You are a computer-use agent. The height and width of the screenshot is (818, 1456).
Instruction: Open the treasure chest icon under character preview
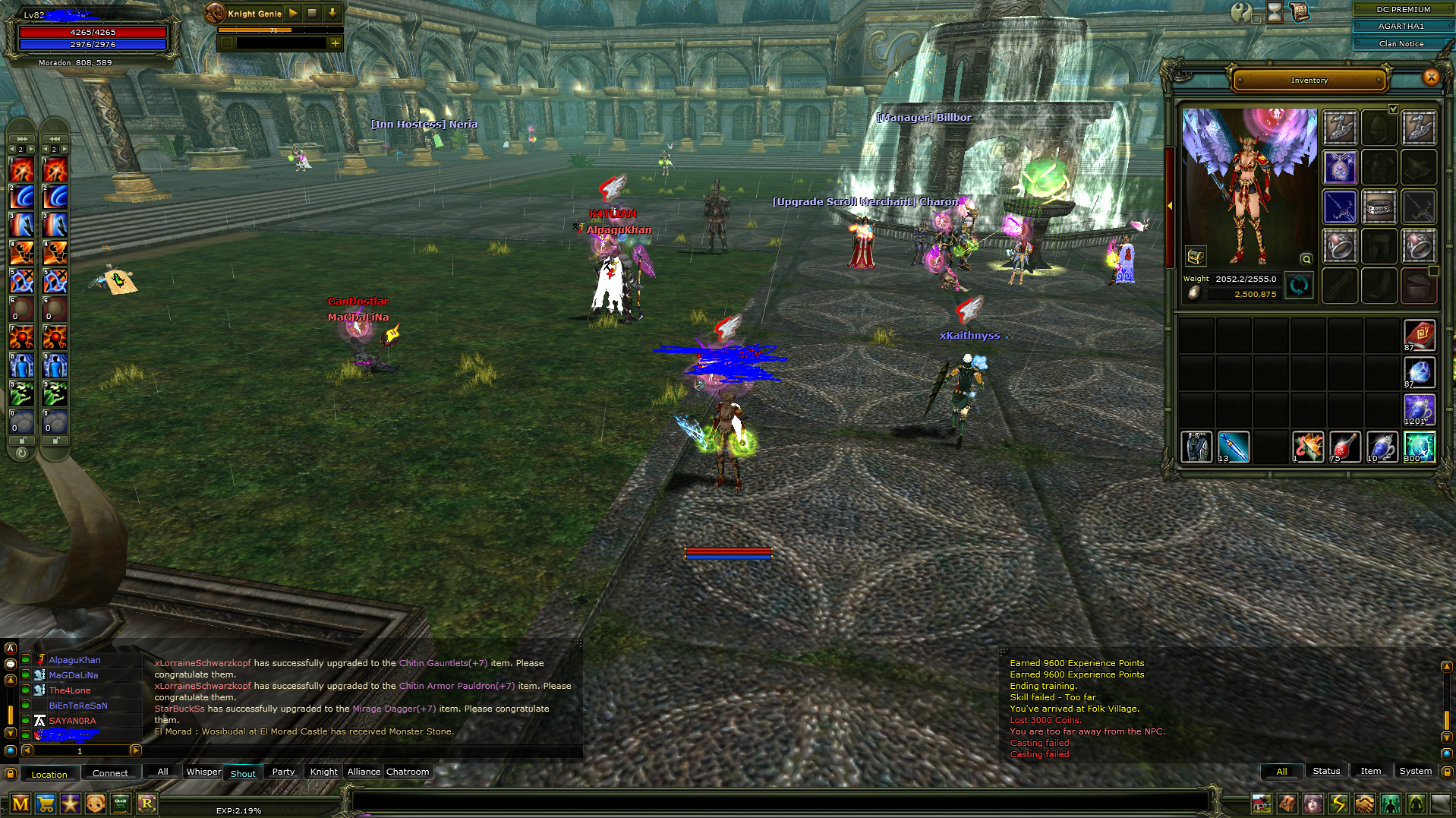point(1195,257)
